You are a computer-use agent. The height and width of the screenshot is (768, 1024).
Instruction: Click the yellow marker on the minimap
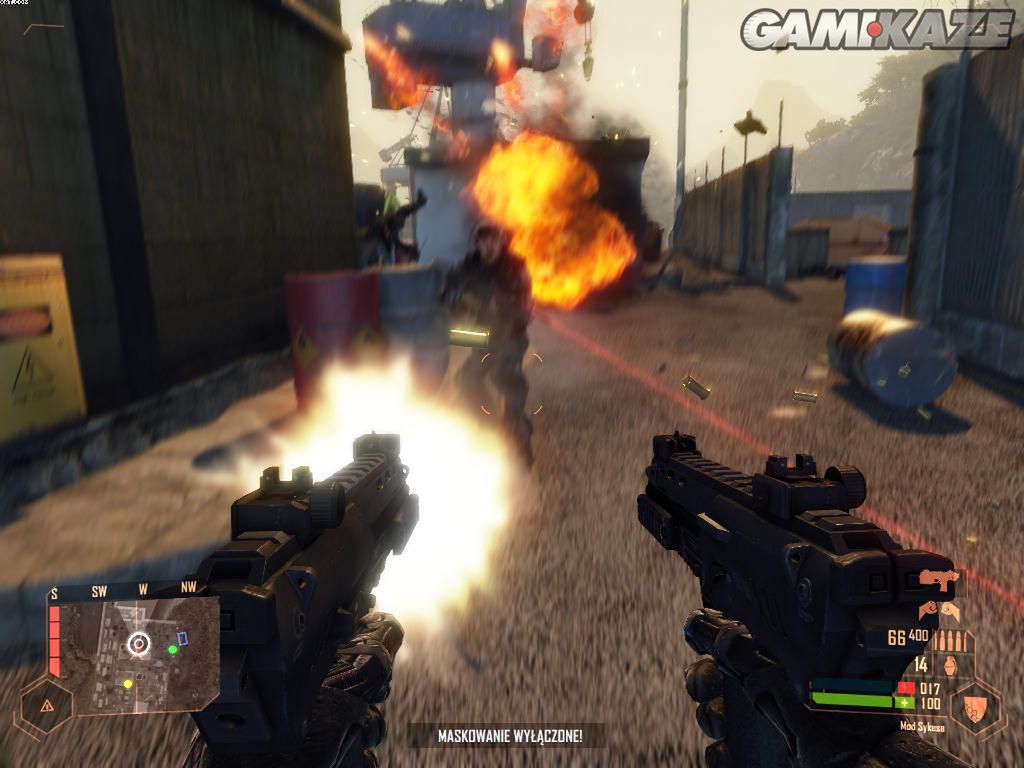127,684
